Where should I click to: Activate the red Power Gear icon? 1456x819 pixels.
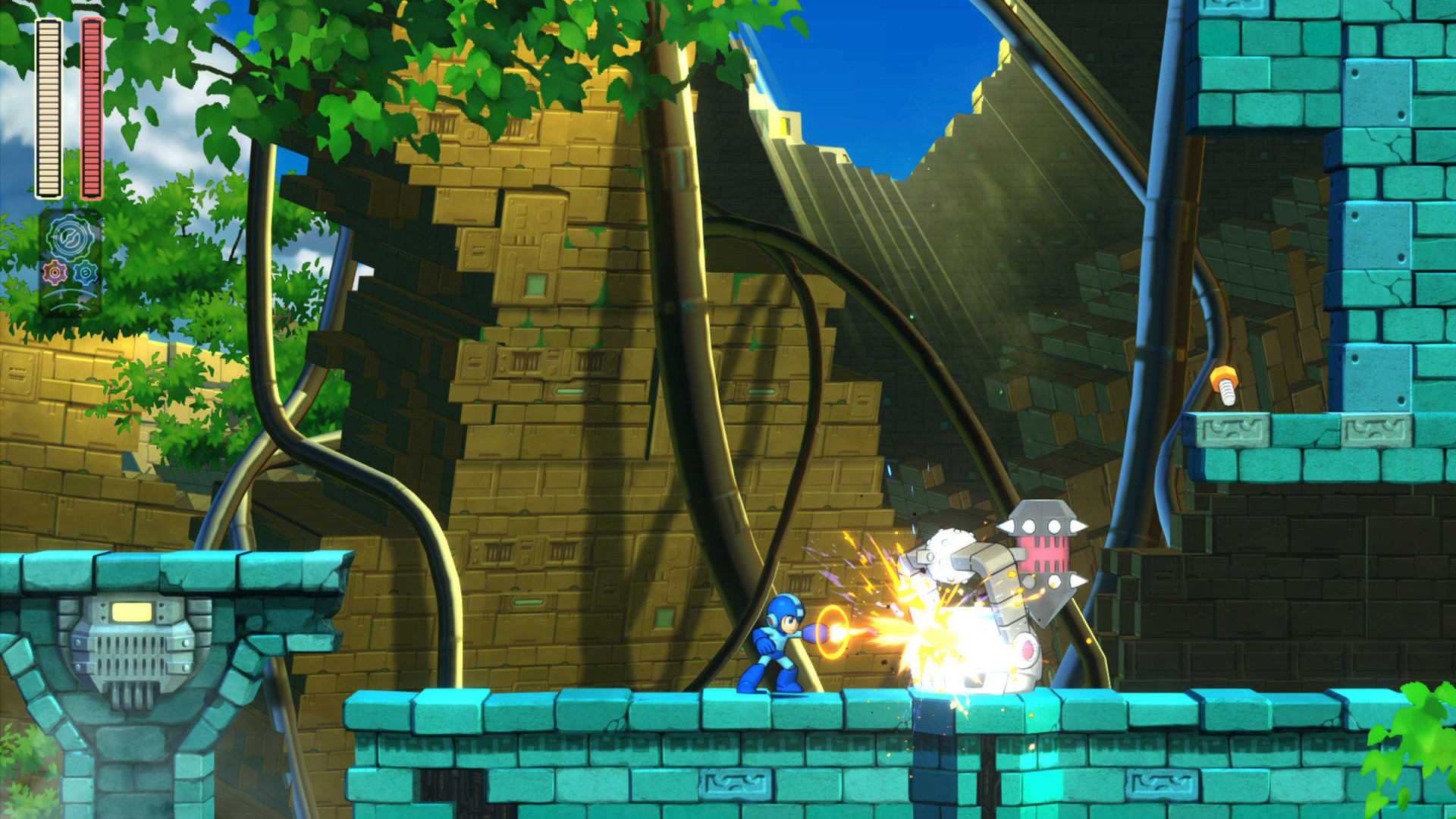[x=55, y=272]
